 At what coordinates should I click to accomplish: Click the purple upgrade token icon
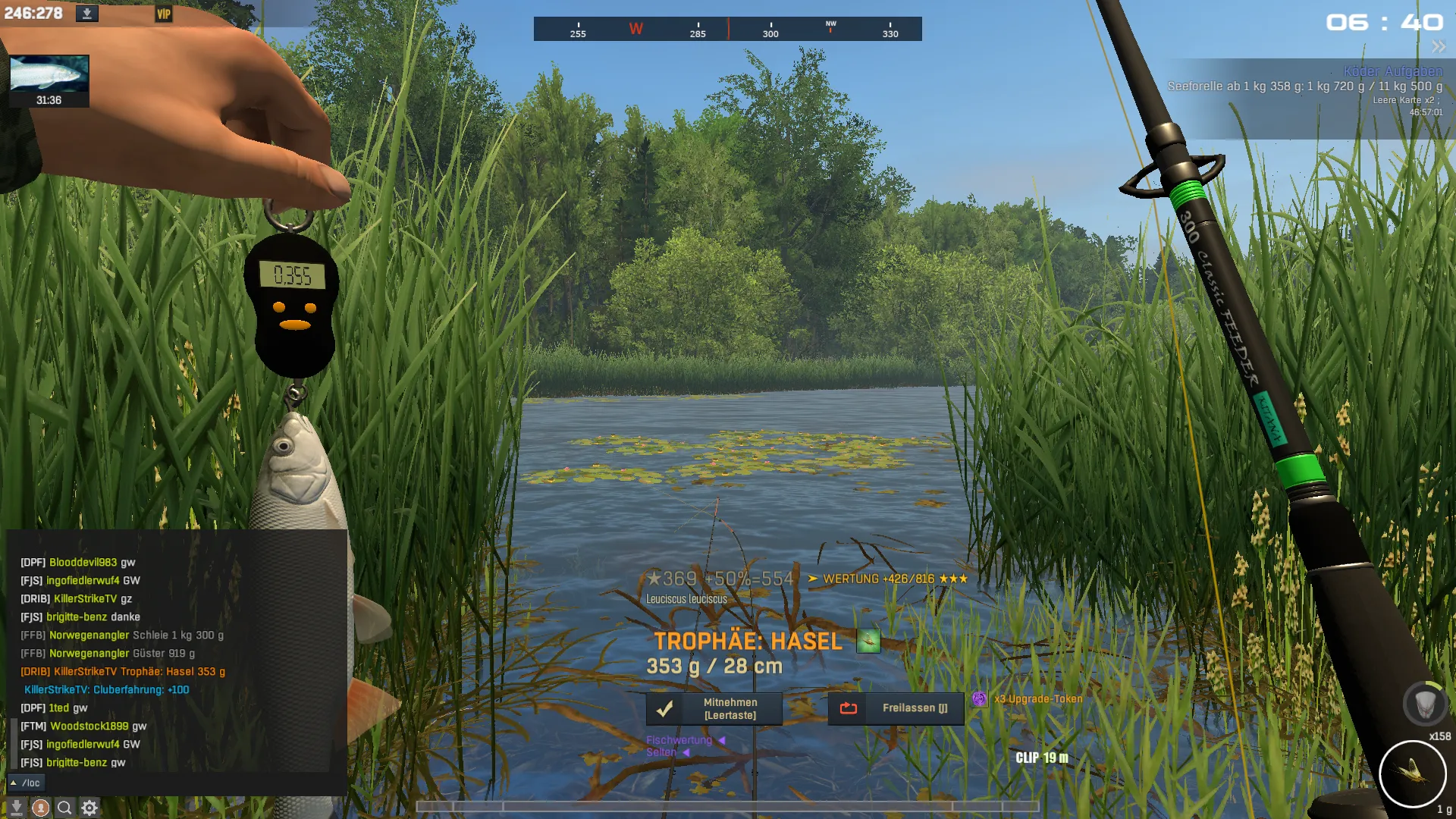coord(980,699)
